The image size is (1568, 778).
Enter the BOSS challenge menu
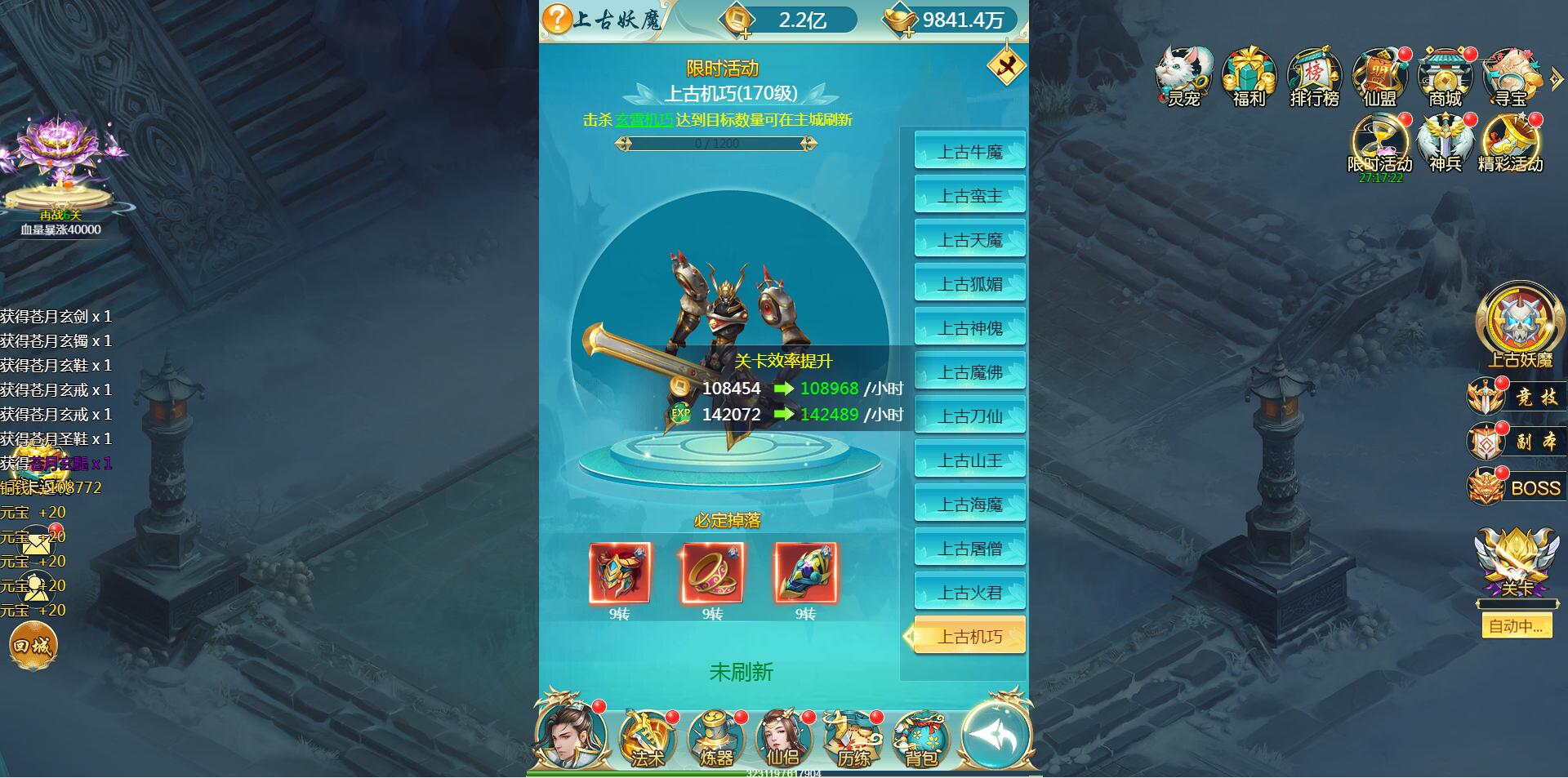coord(1517,488)
